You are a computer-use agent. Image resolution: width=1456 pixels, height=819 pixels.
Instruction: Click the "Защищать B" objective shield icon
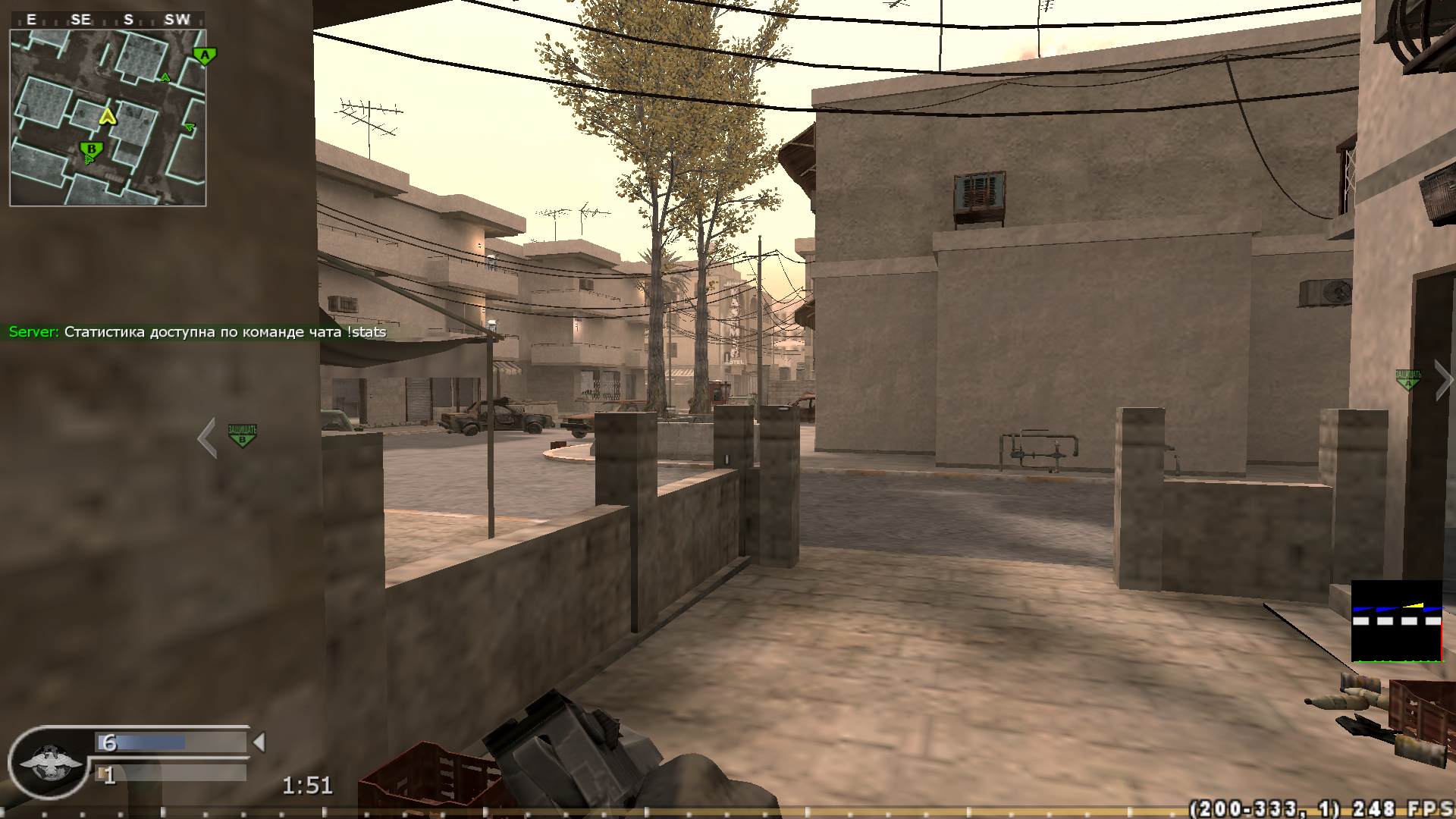243,435
